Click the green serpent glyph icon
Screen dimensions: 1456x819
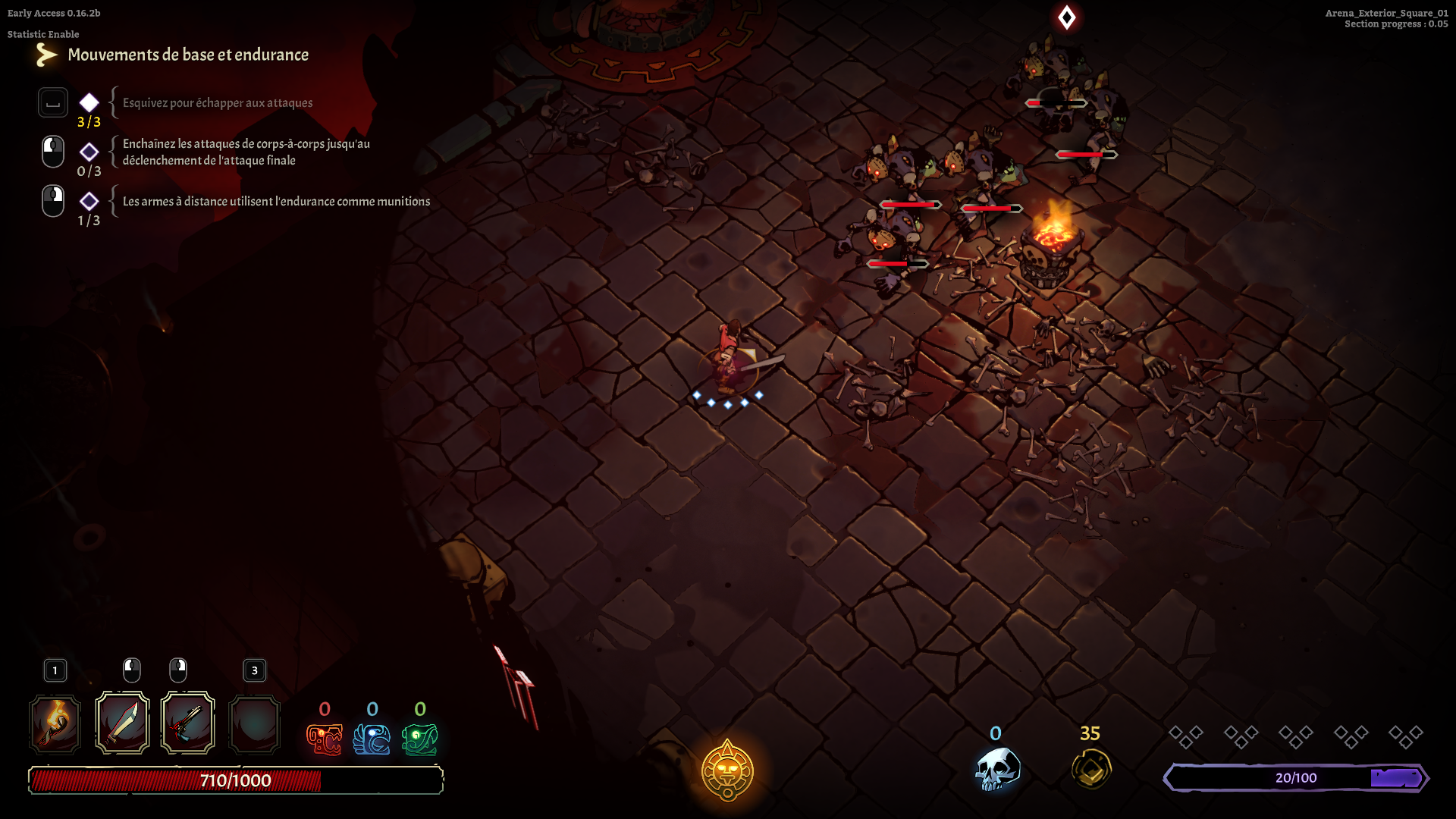coord(420,739)
